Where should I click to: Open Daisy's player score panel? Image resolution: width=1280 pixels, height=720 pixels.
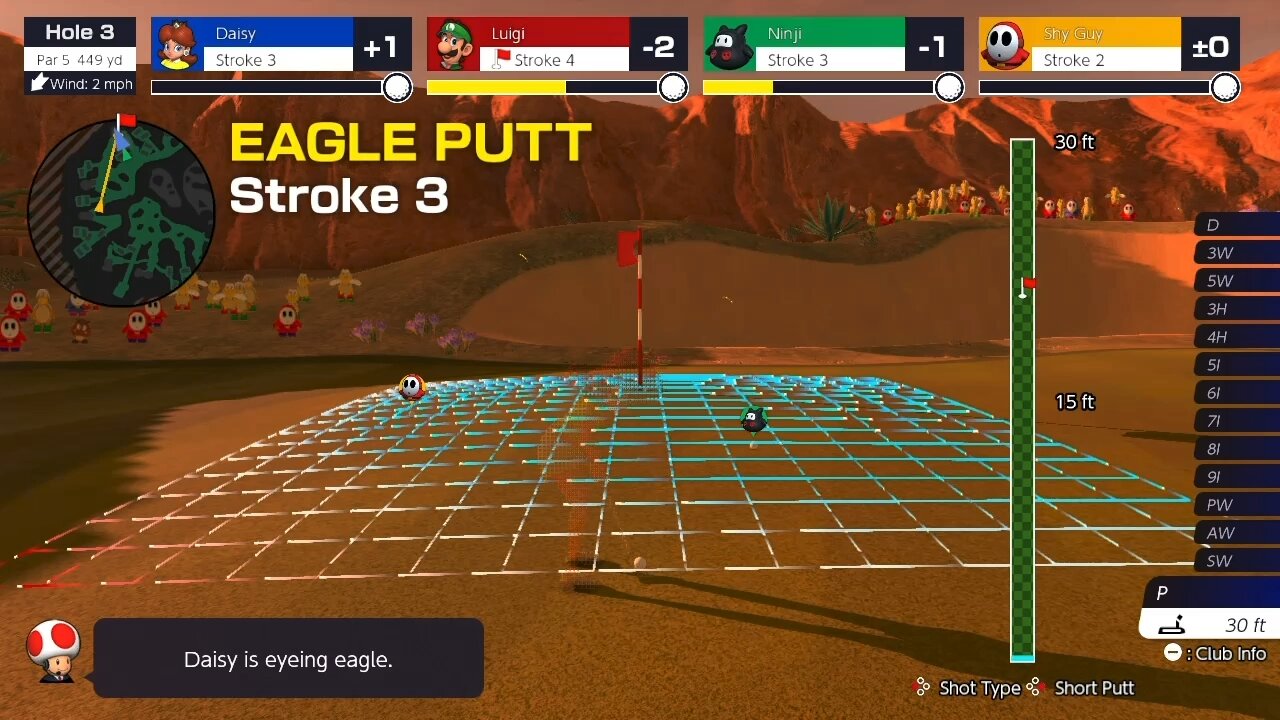click(281, 45)
